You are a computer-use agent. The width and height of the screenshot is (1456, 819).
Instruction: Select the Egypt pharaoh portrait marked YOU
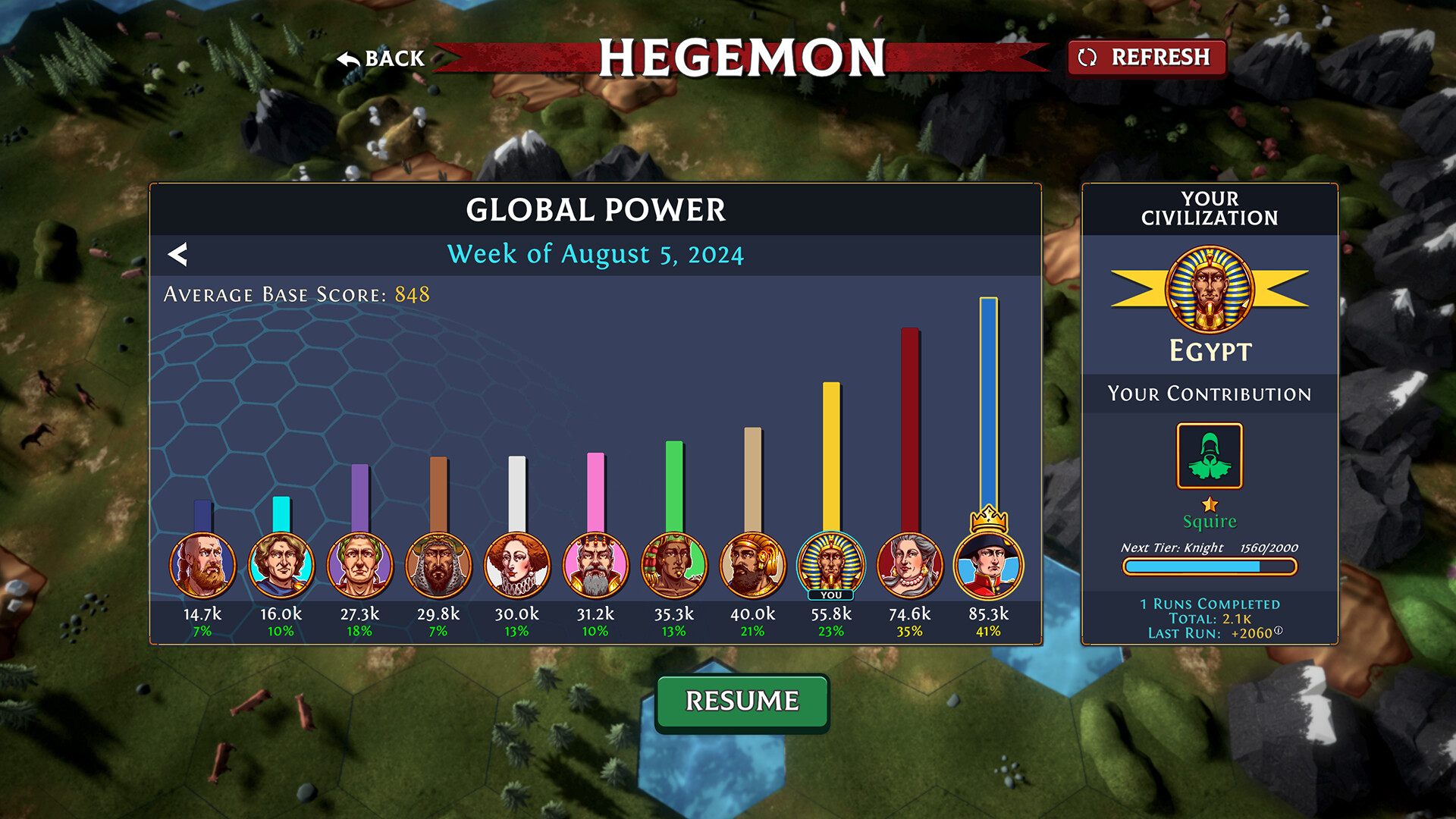831,565
